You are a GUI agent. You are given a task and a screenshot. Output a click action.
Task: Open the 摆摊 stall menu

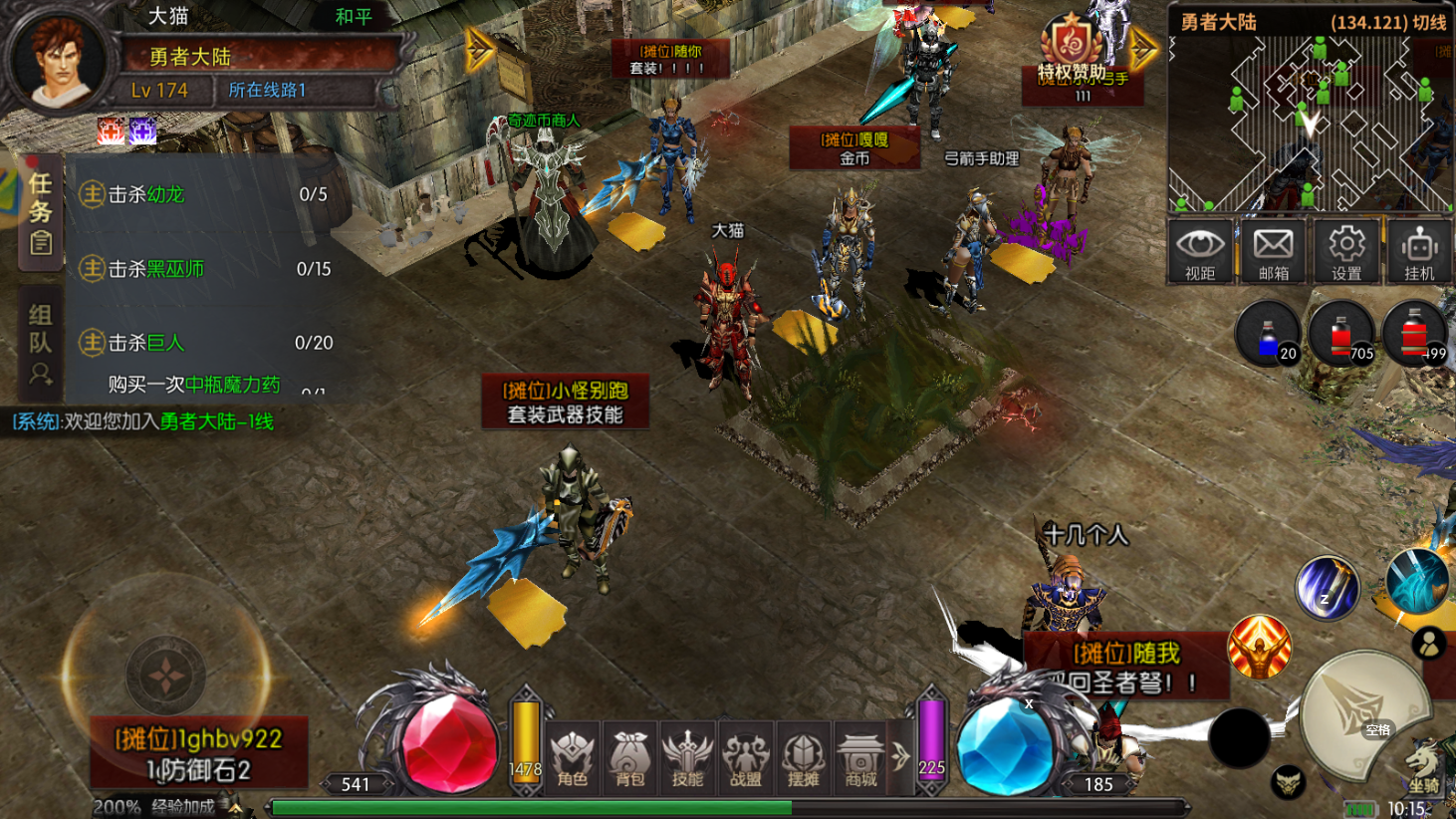point(803,758)
